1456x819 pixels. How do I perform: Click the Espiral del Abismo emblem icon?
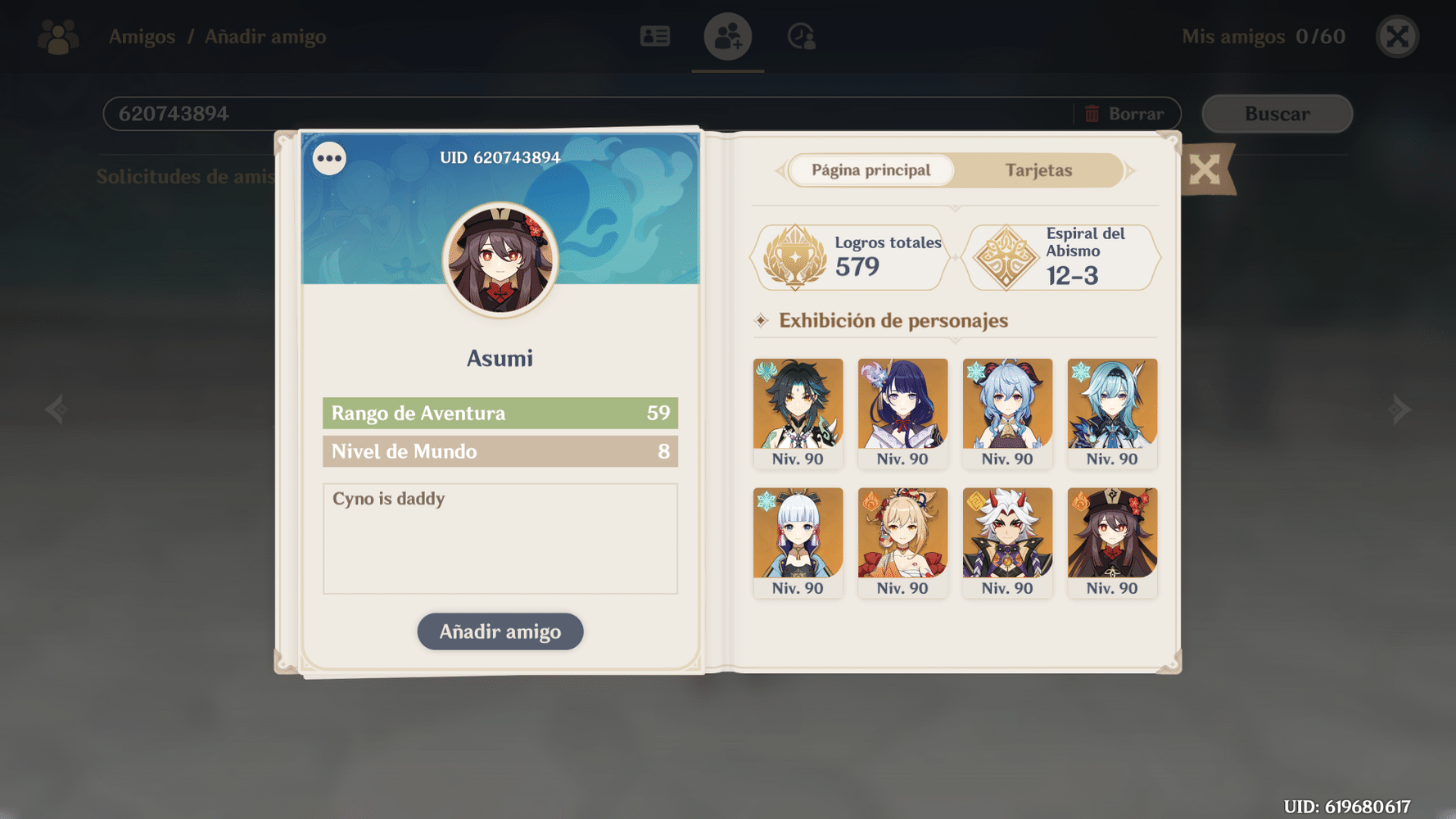[x=1006, y=256]
